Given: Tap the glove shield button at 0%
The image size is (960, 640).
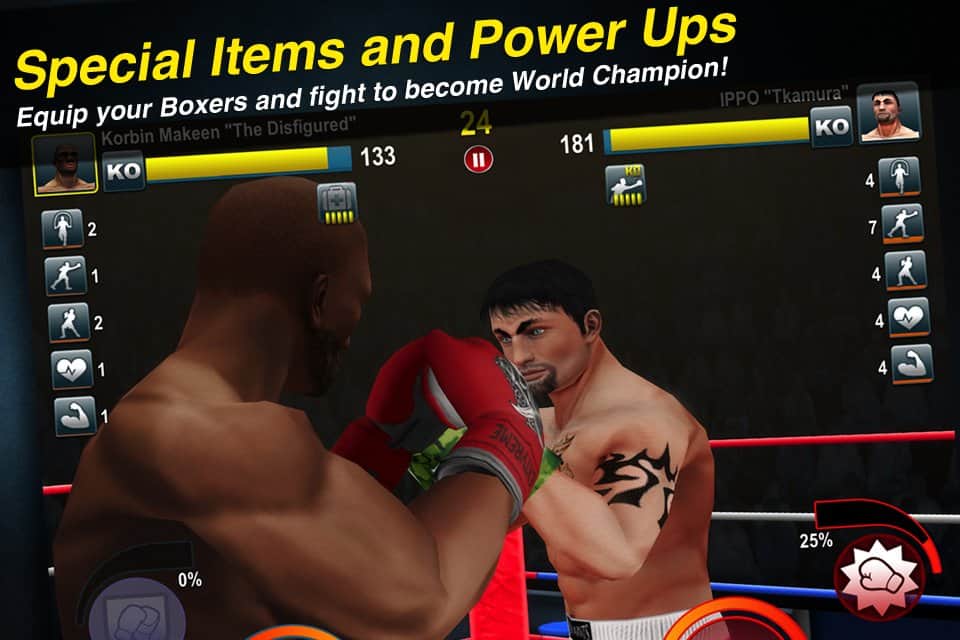Looking at the screenshot, I should pyautogui.click(x=129, y=613).
